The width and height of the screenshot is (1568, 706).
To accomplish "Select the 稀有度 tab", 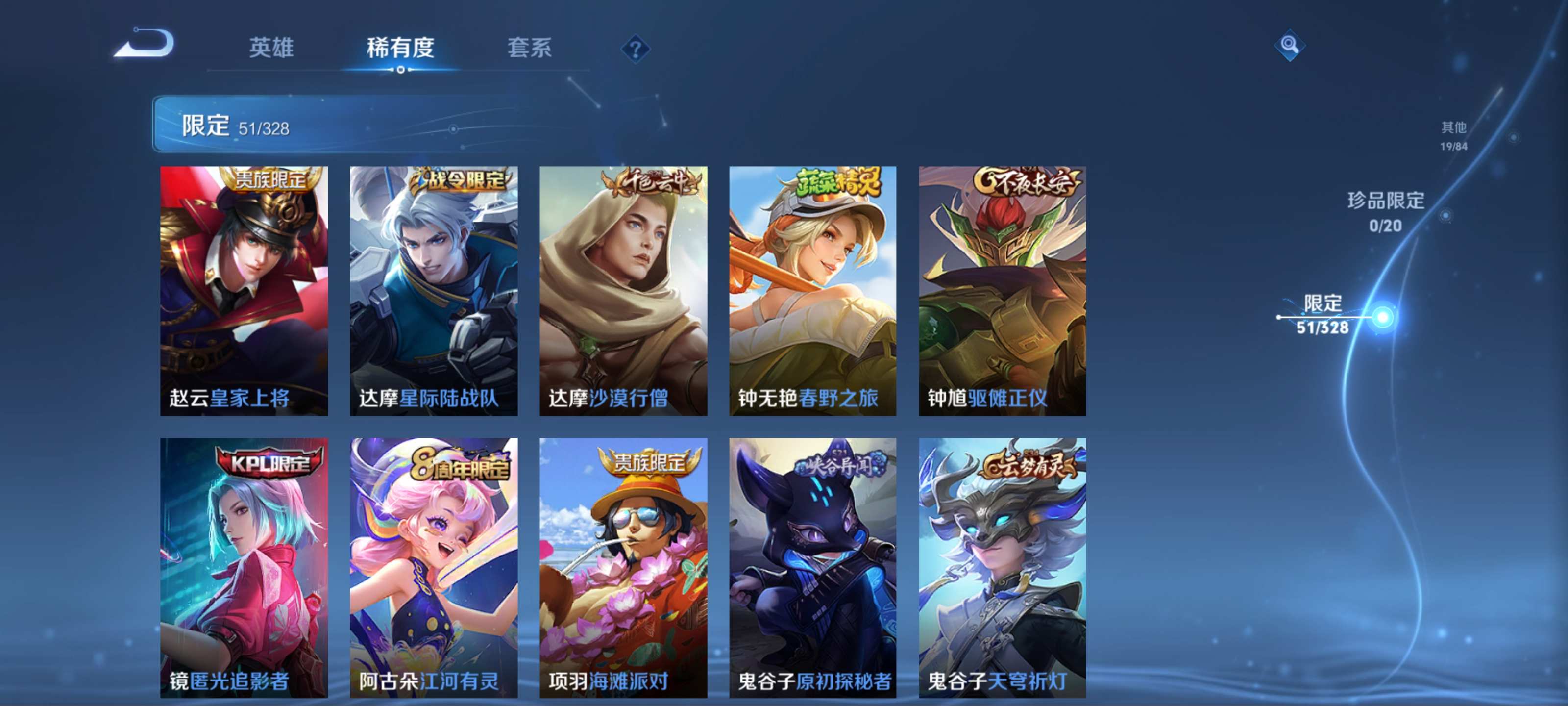I will [x=400, y=48].
